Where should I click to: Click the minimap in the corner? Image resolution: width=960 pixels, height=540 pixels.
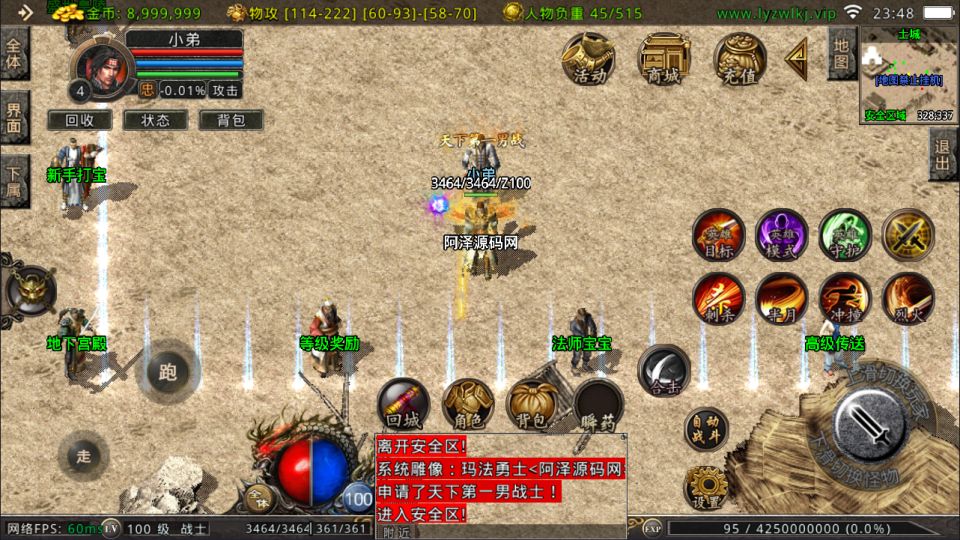(x=908, y=75)
